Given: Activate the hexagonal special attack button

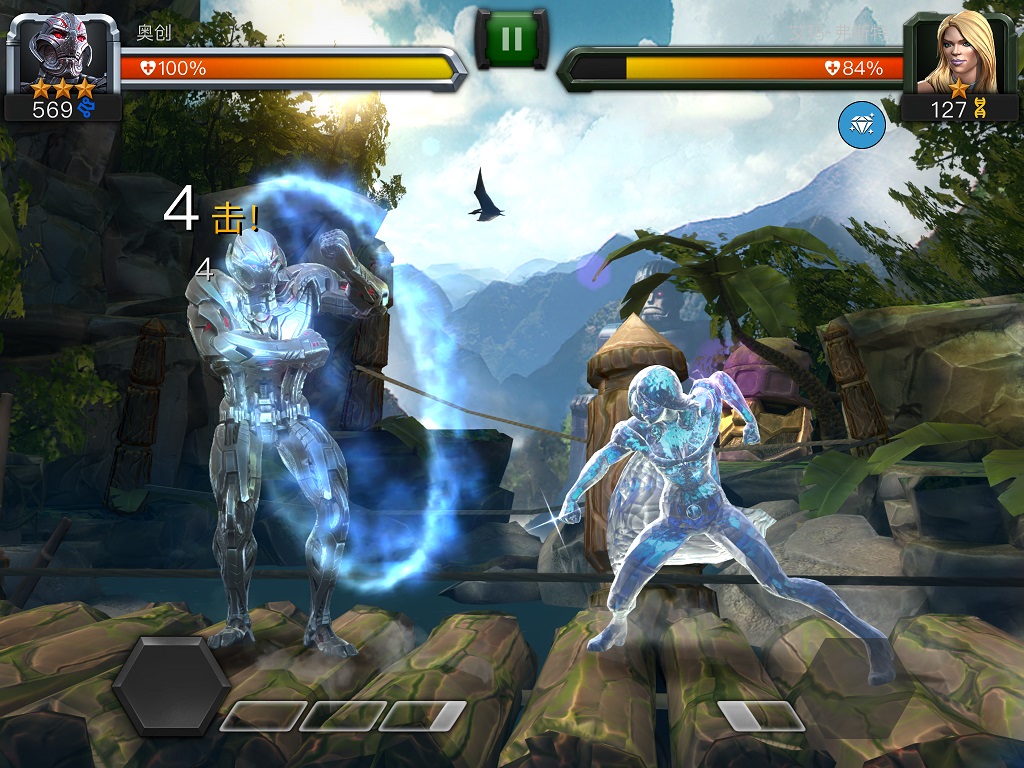Looking at the screenshot, I should (x=171, y=685).
